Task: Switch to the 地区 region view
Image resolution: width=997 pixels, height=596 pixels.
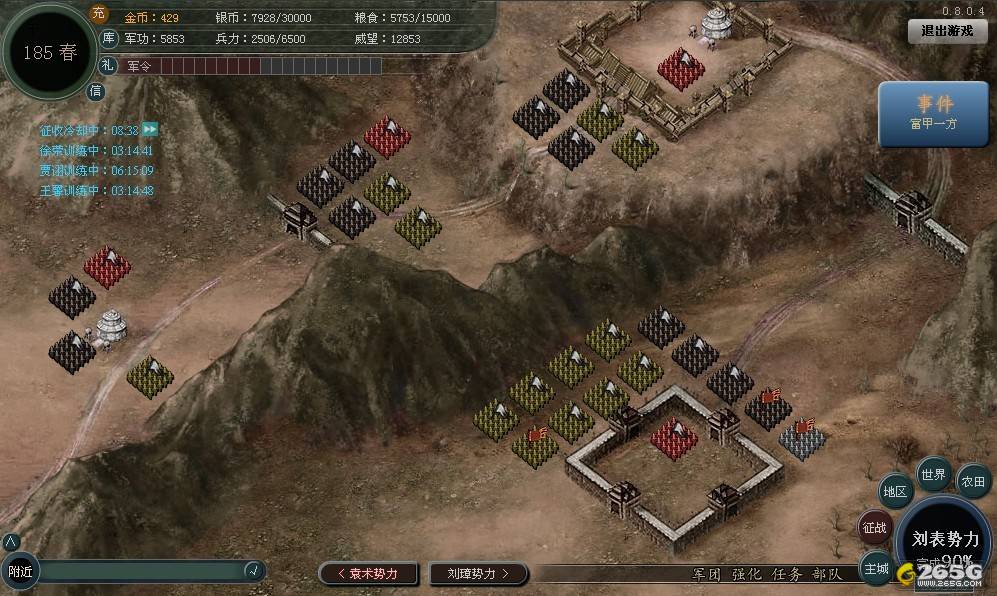Action: tap(896, 492)
